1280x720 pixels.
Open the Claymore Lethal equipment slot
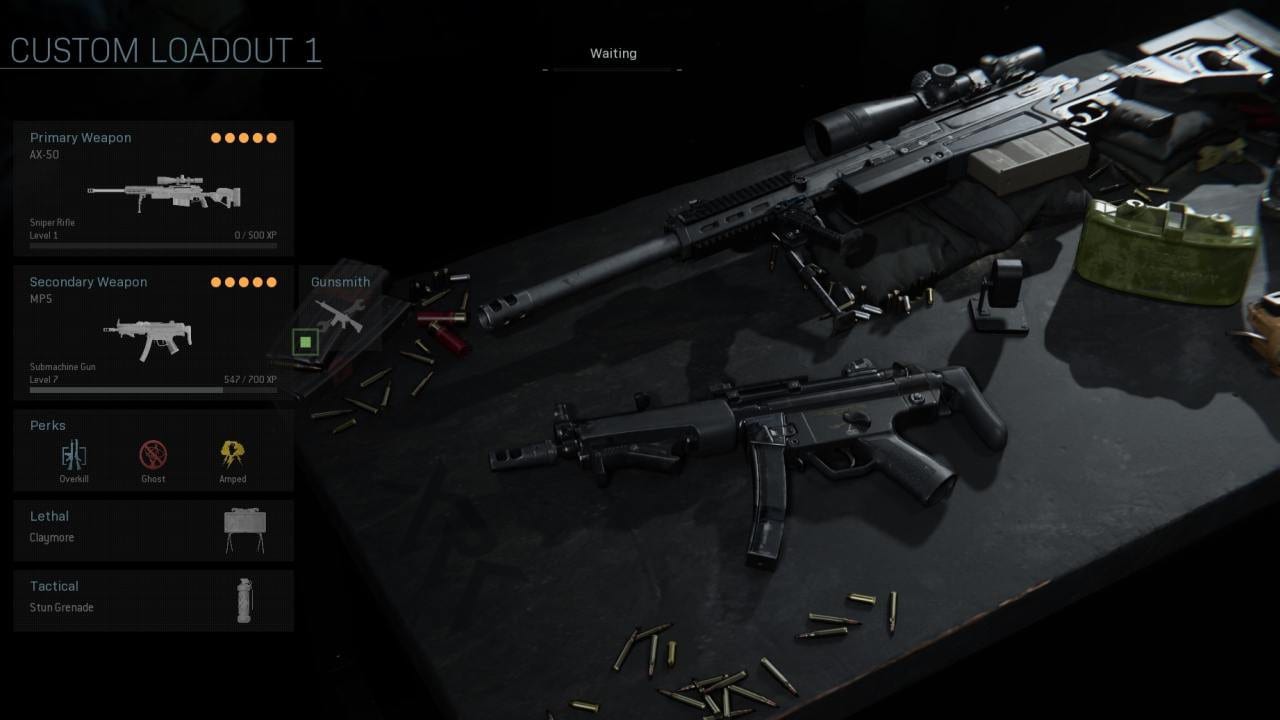154,530
